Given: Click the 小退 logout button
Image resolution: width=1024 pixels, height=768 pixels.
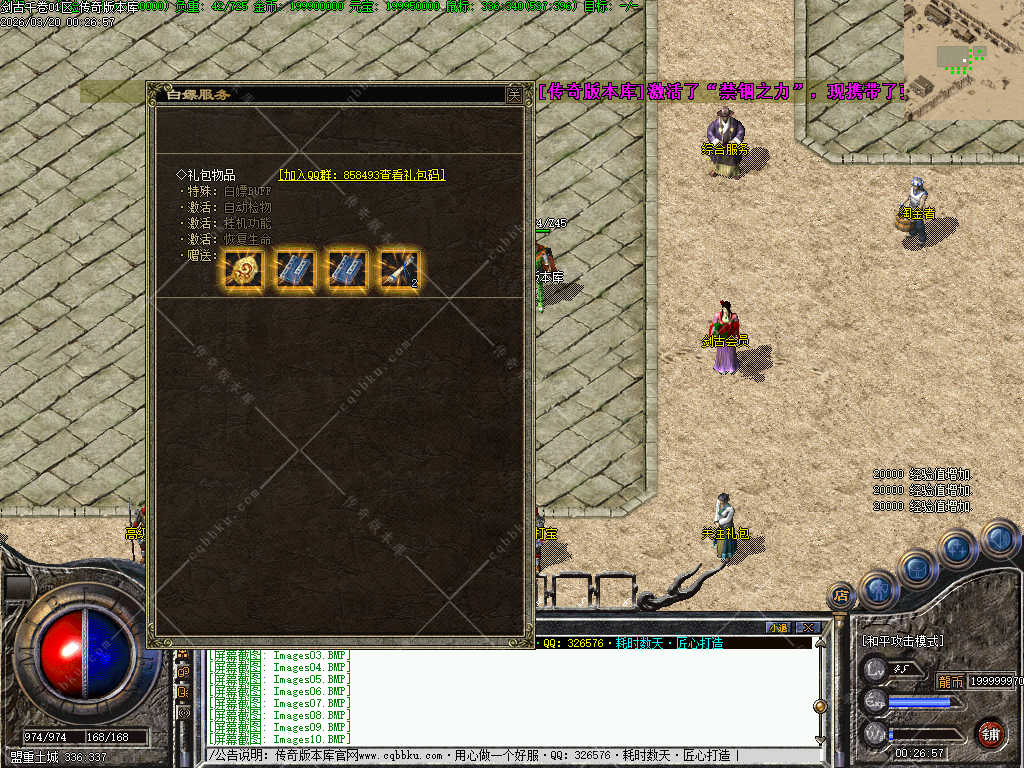Looking at the screenshot, I should pyautogui.click(x=779, y=627).
